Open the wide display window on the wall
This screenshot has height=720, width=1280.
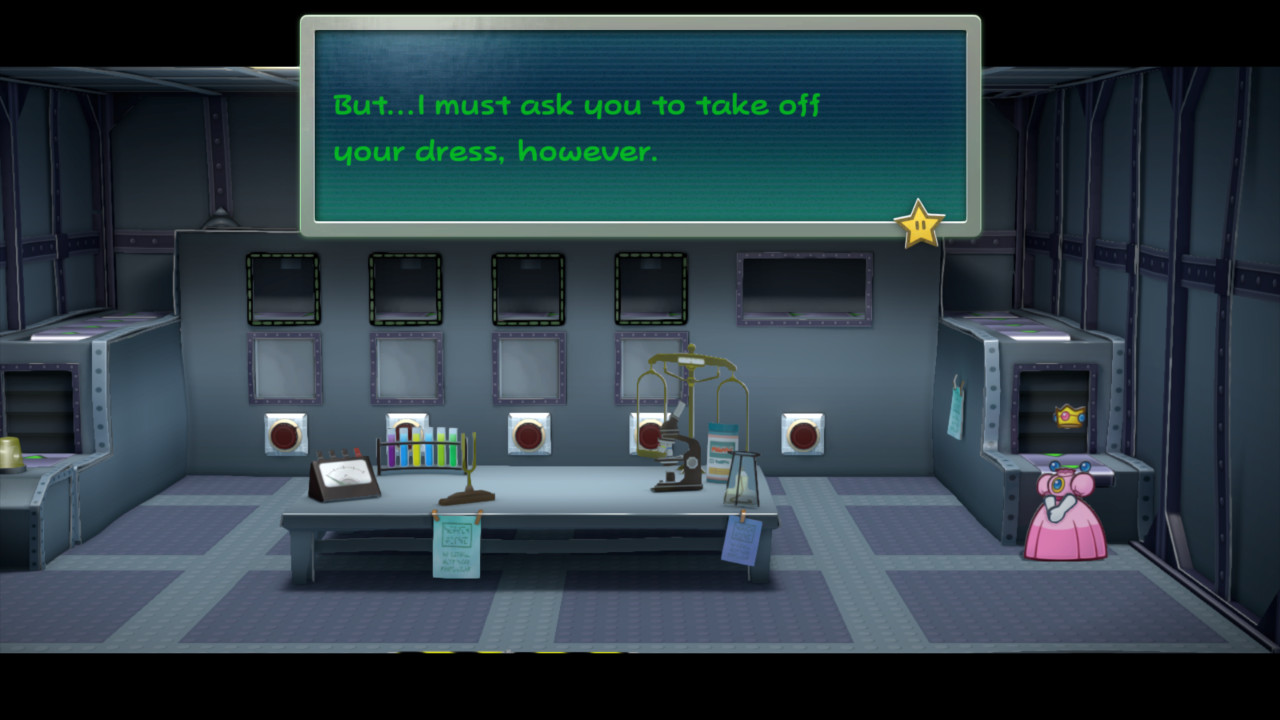click(x=802, y=288)
